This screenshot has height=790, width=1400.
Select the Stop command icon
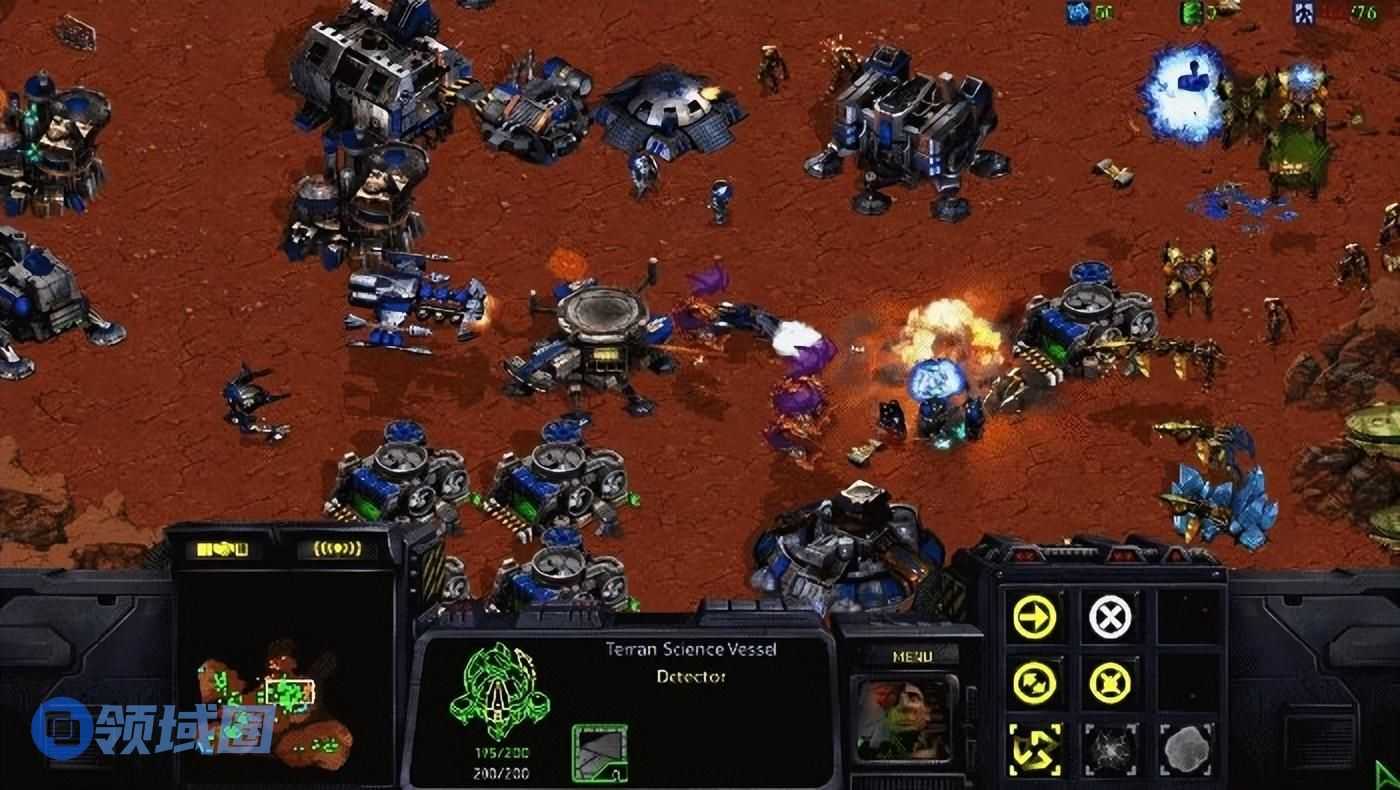1109,617
